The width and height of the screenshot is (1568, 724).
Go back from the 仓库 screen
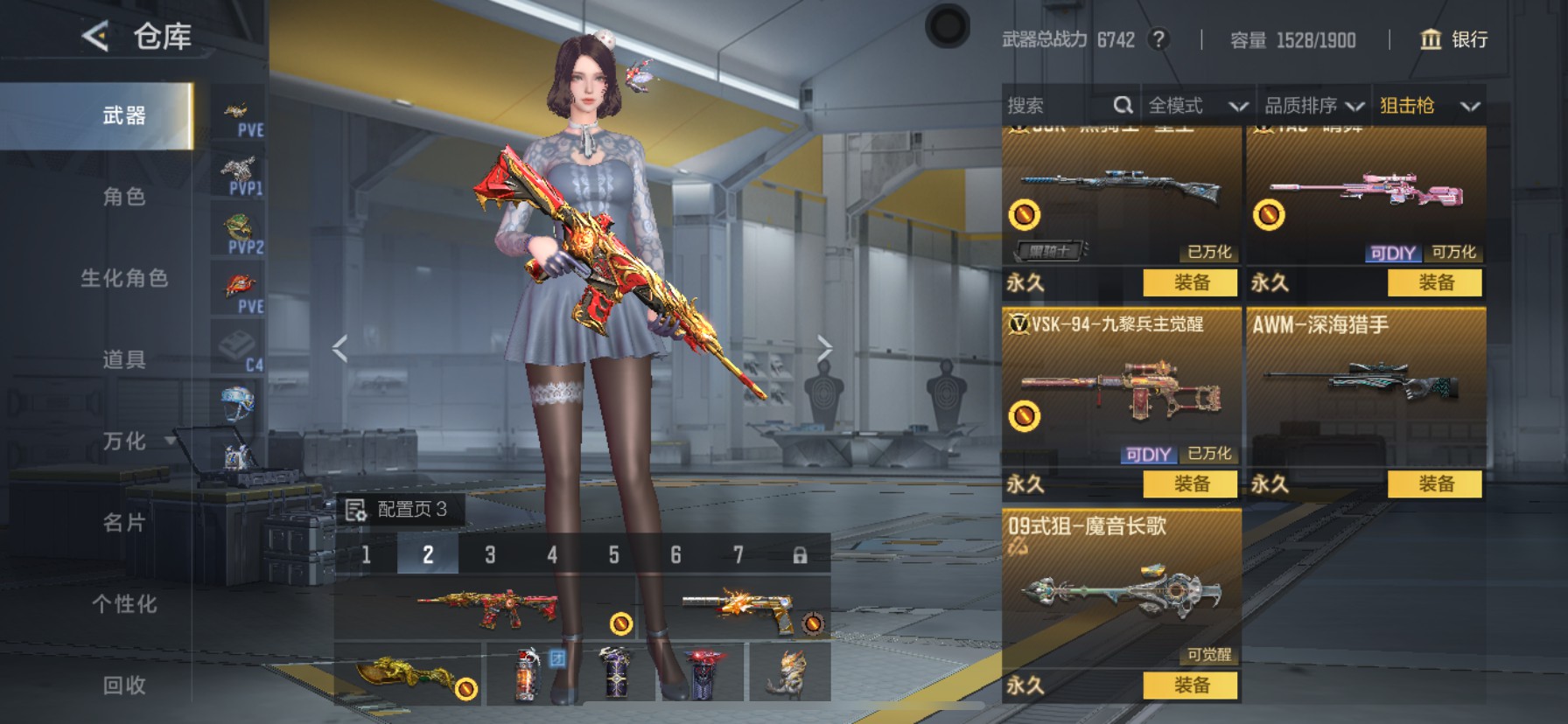coord(94,37)
